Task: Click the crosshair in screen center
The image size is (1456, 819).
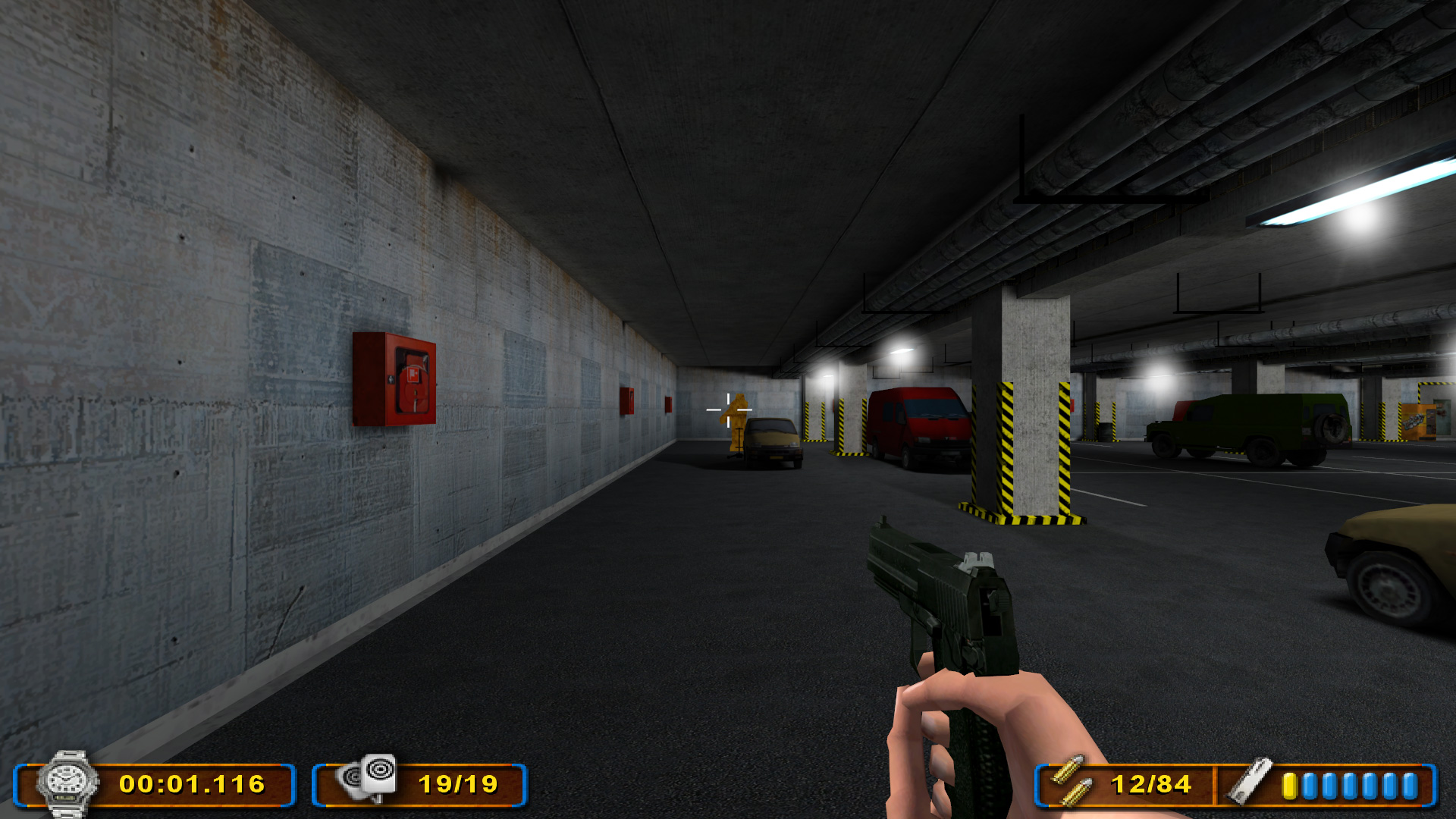Action: point(729,409)
